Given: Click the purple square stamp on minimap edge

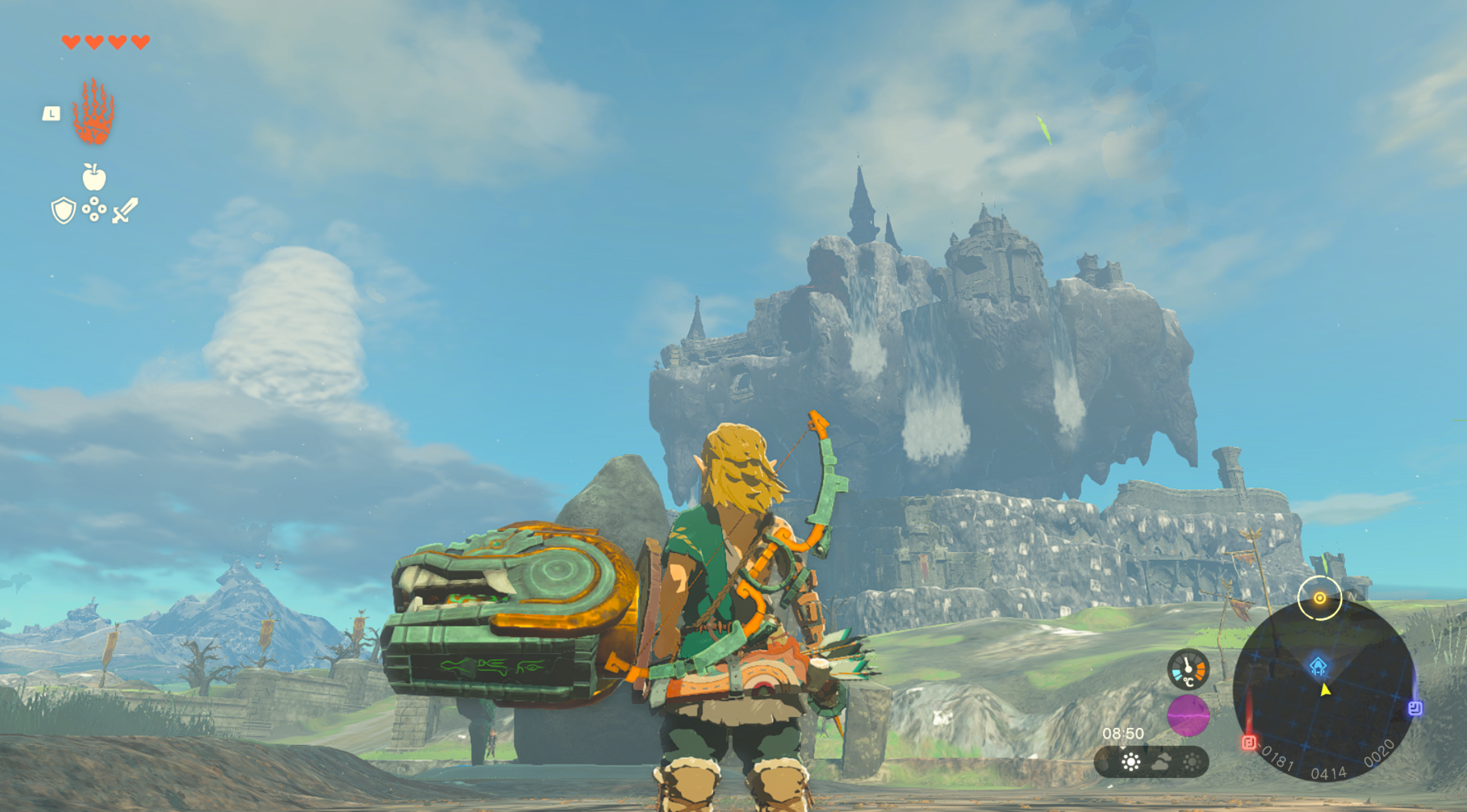Looking at the screenshot, I should (1415, 708).
